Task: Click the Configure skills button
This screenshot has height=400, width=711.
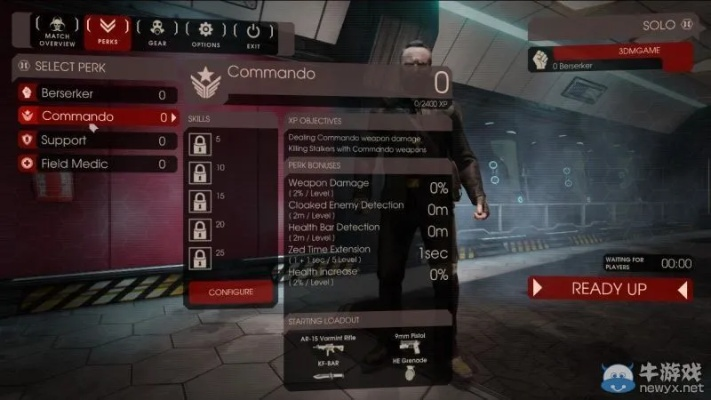Action: (x=230, y=291)
